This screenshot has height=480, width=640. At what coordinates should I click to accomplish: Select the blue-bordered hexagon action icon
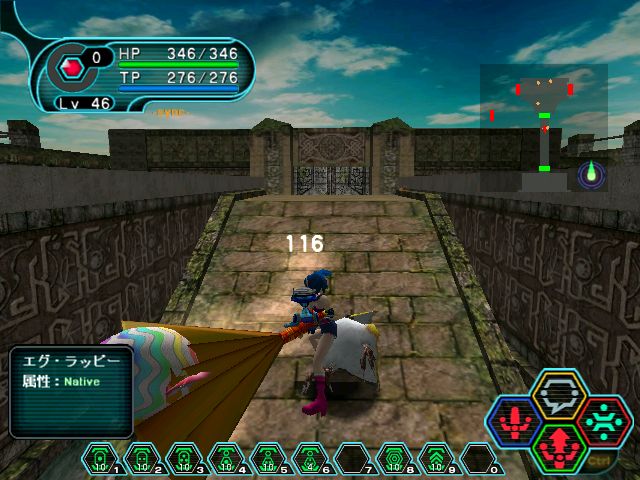(513, 422)
